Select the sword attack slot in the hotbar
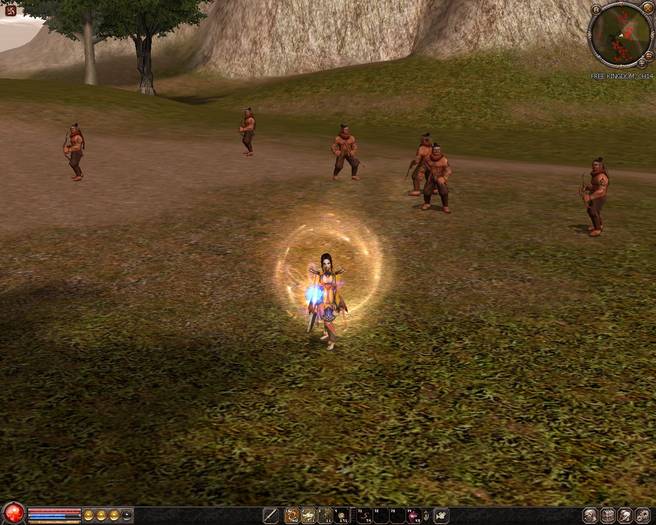This screenshot has width=656, height=525. 270,515
